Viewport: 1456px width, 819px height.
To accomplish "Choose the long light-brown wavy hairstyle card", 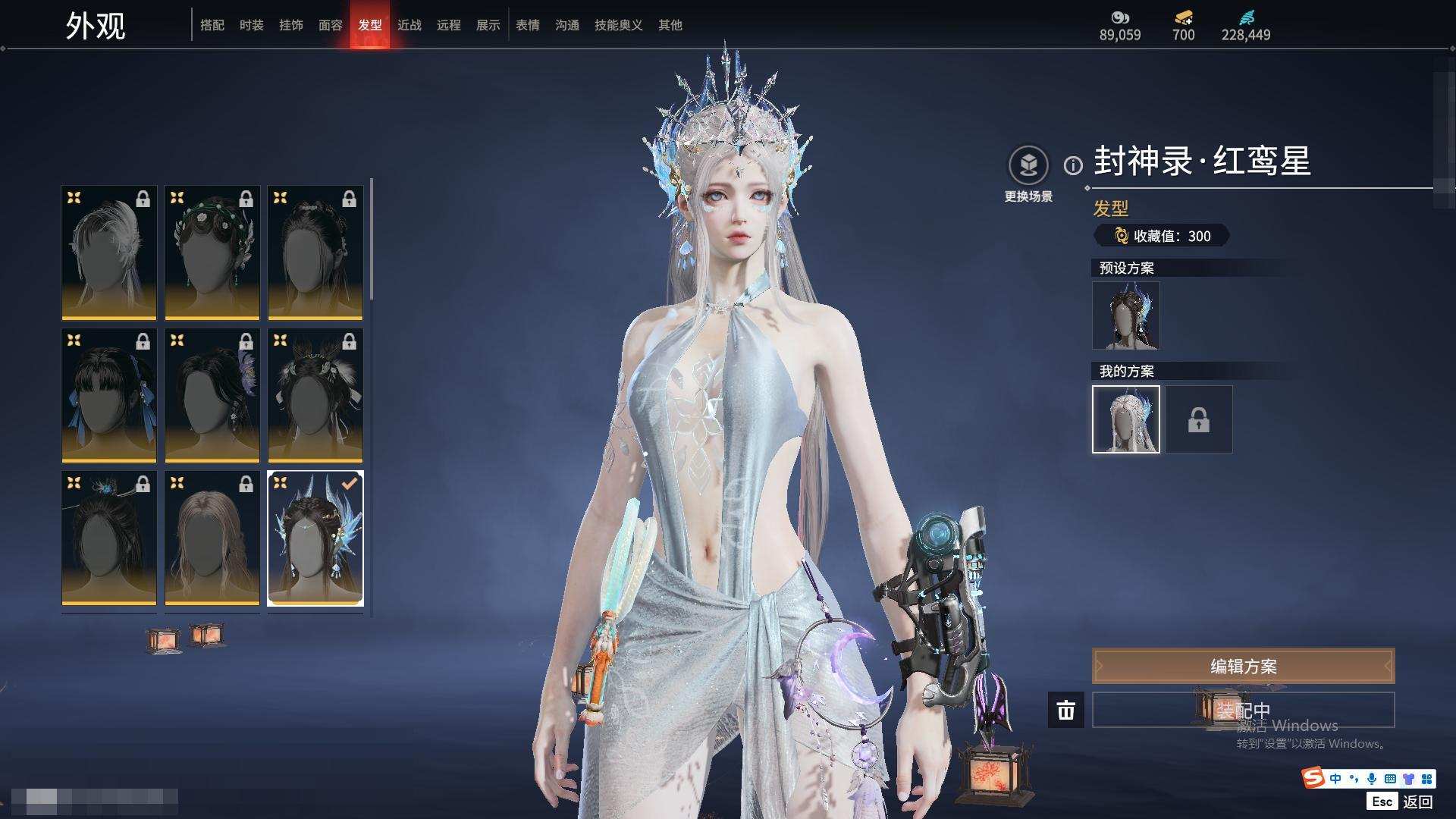I will tap(212, 538).
